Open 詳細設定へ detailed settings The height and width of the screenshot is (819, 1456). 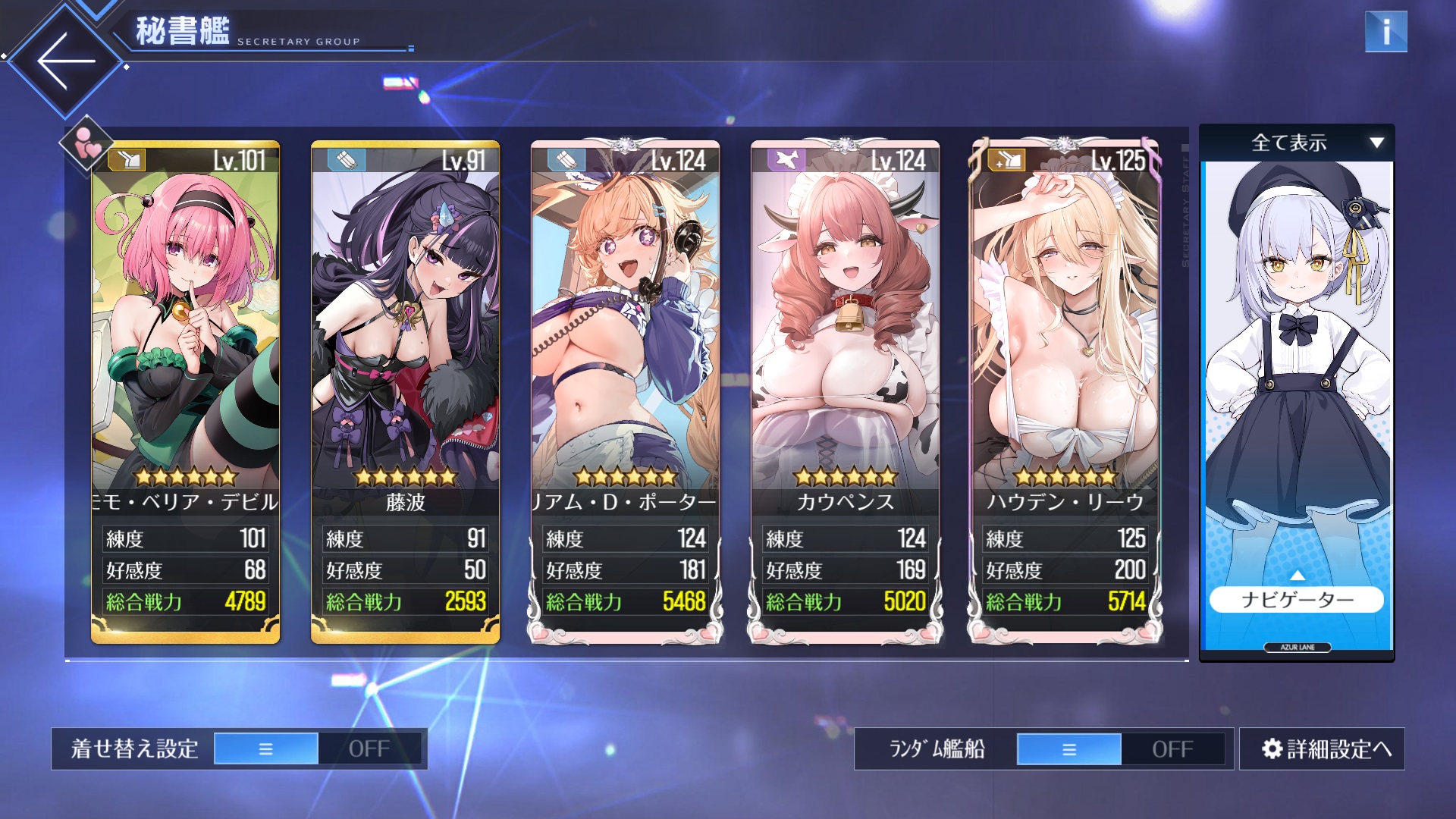1322,749
